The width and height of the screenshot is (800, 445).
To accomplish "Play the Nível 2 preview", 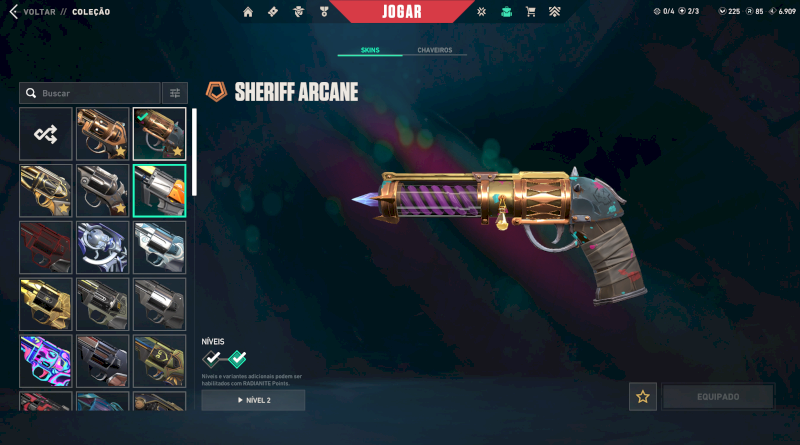I will tap(253, 400).
